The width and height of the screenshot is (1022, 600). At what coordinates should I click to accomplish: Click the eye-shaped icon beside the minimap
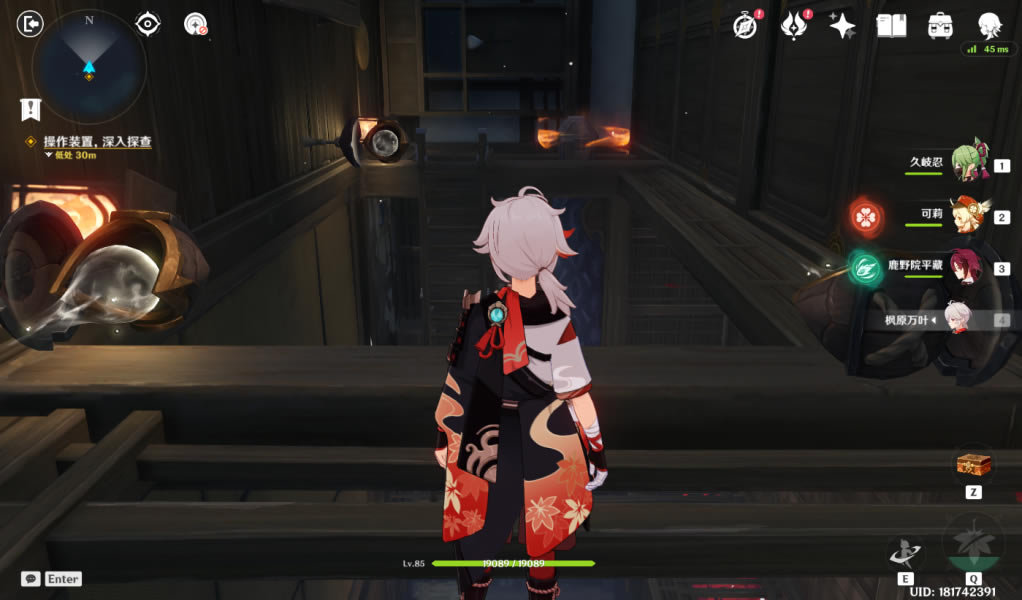point(148,24)
